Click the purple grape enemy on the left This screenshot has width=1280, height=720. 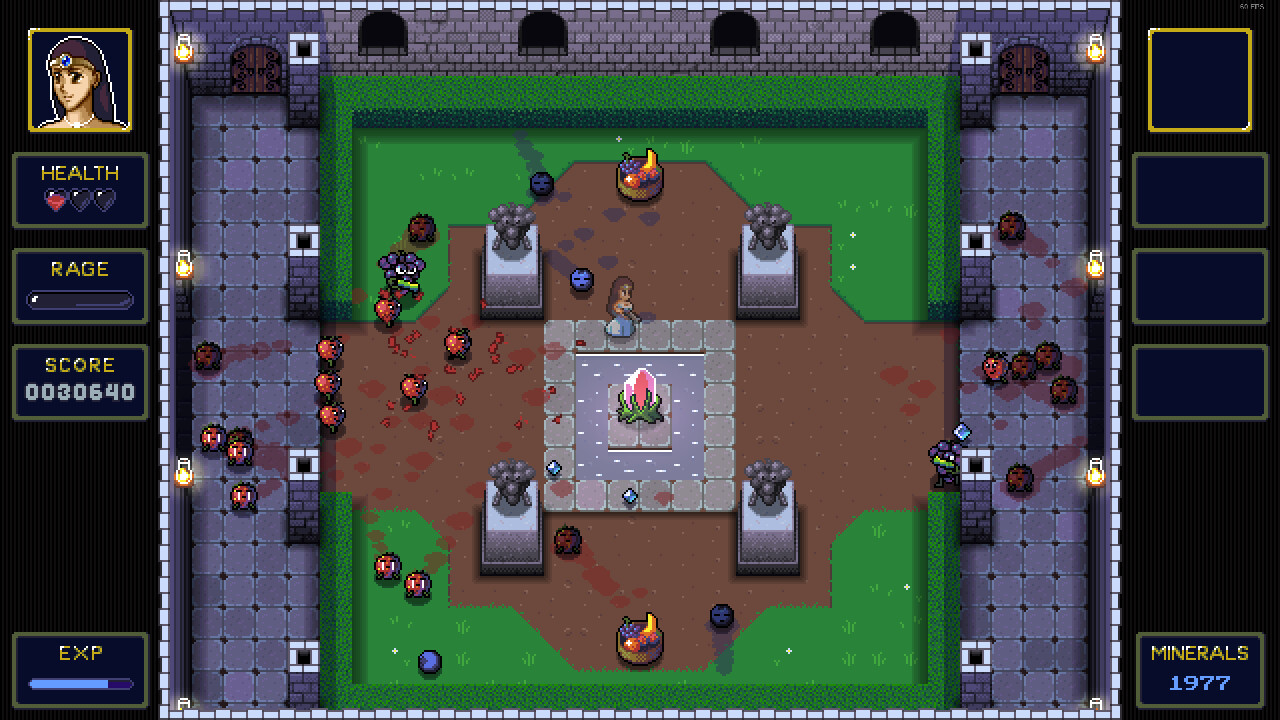click(x=402, y=270)
